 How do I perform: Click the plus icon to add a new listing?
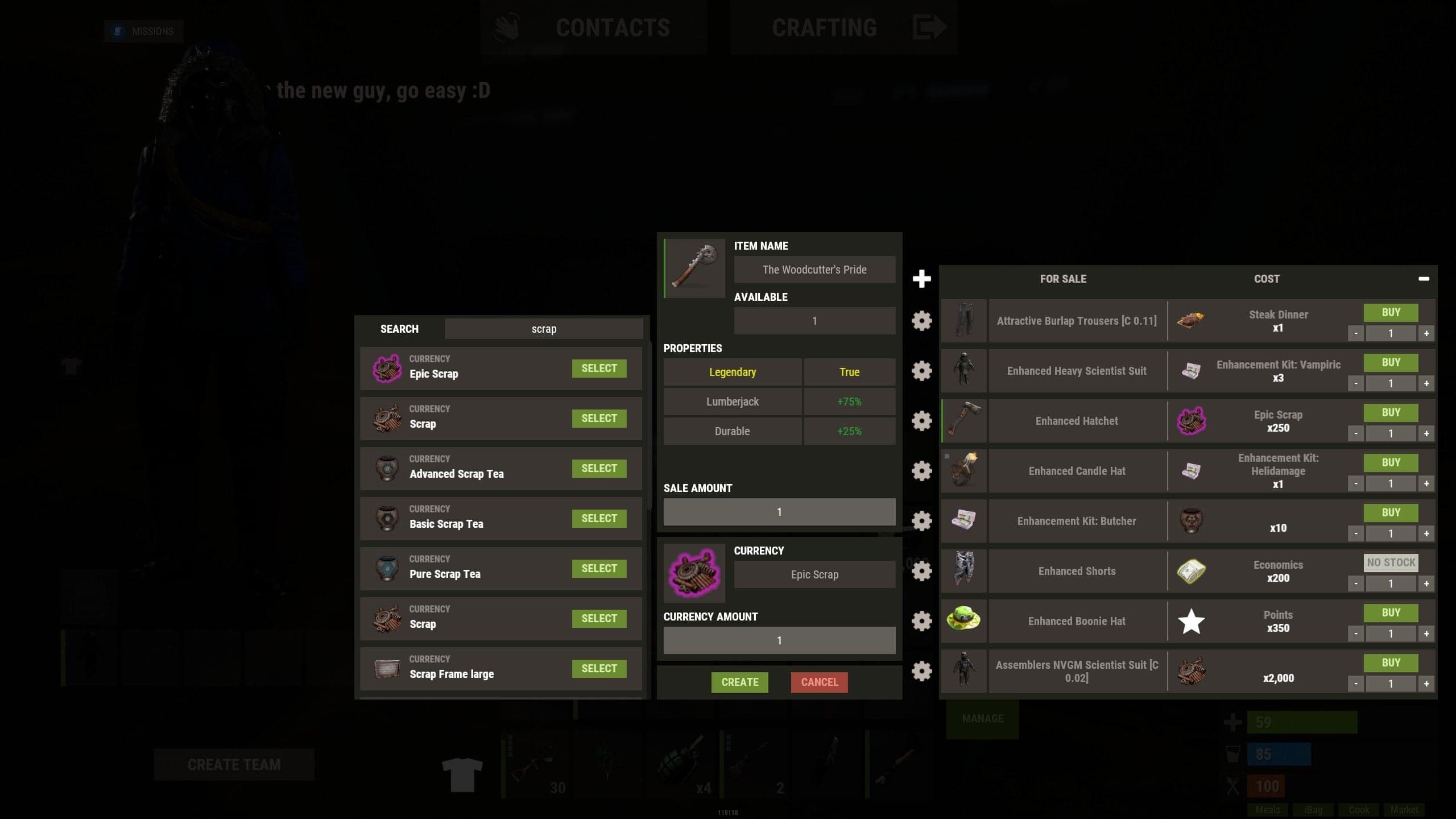921,278
